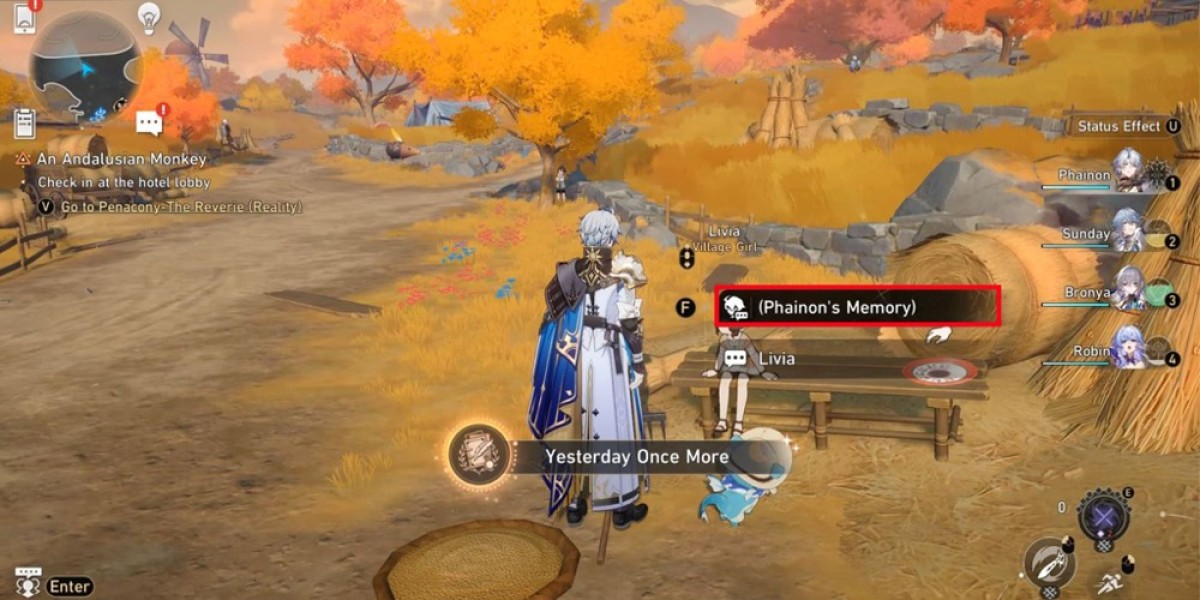Open the chat speech bubble icon

(150, 122)
